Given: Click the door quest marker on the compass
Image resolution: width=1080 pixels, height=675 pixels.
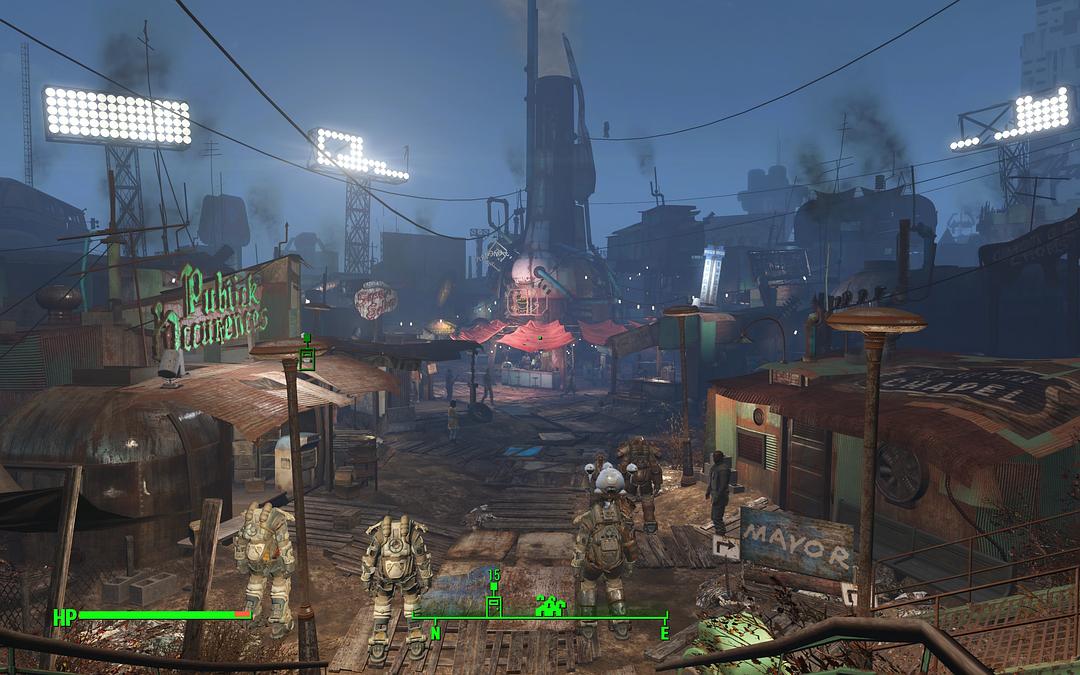Looking at the screenshot, I should point(493,605).
